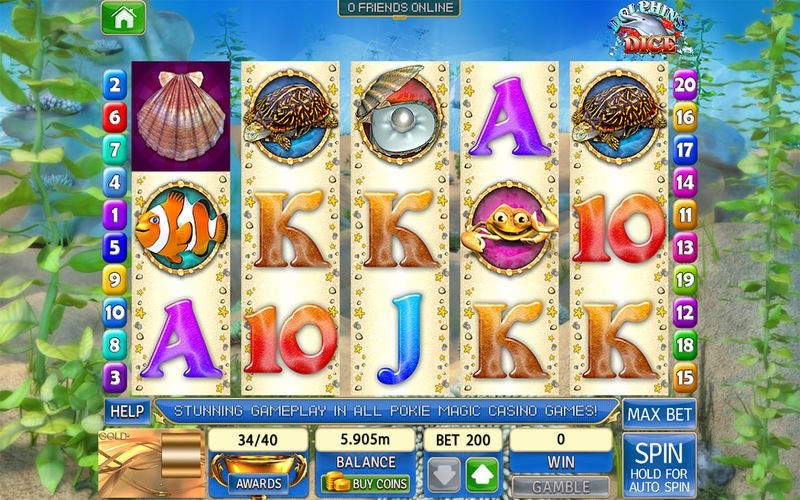Select payline 11 marker
The width and height of the screenshot is (800, 500).
[x=685, y=214]
